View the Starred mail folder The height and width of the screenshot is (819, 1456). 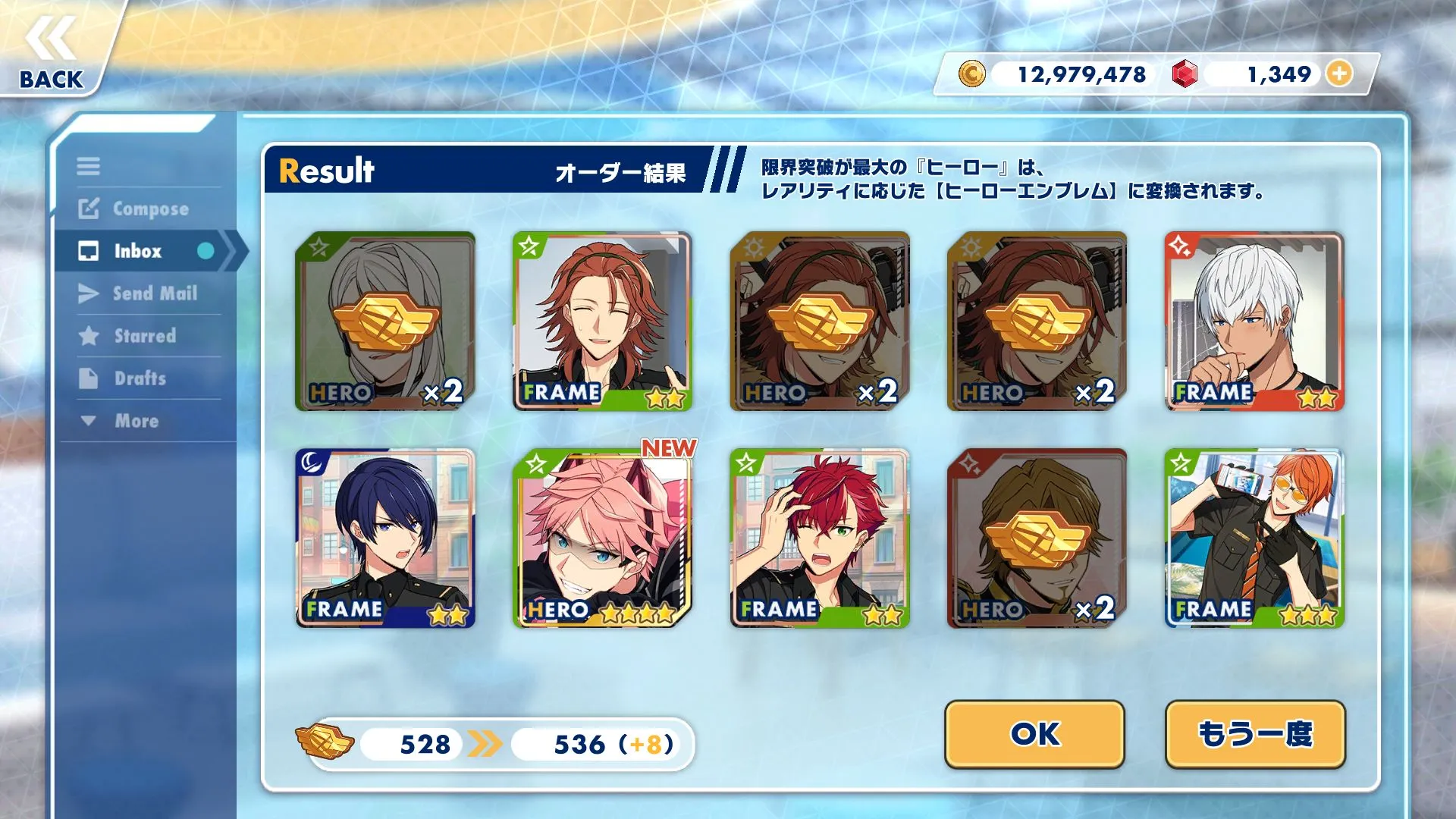(x=129, y=336)
